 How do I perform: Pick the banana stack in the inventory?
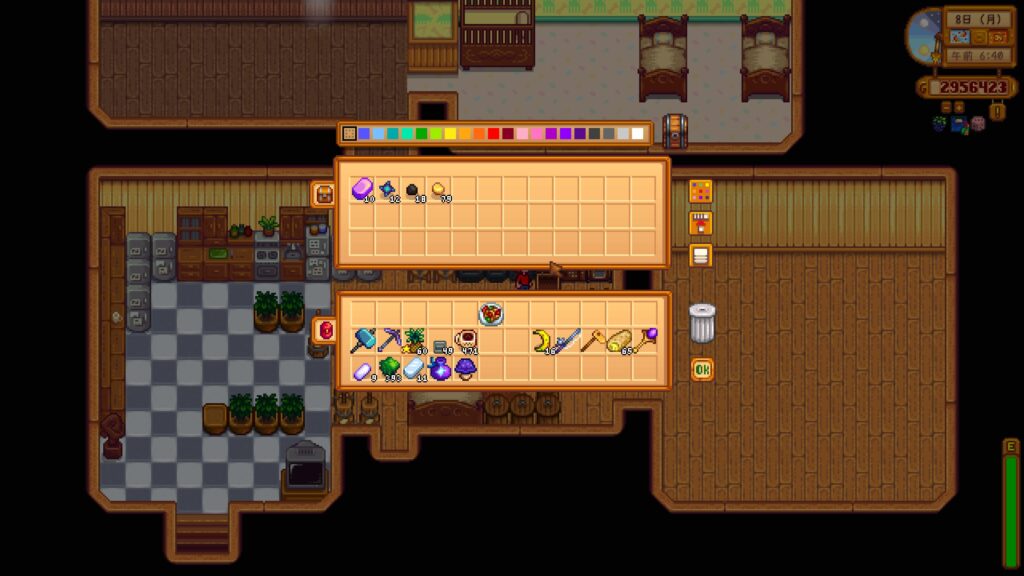click(x=543, y=341)
